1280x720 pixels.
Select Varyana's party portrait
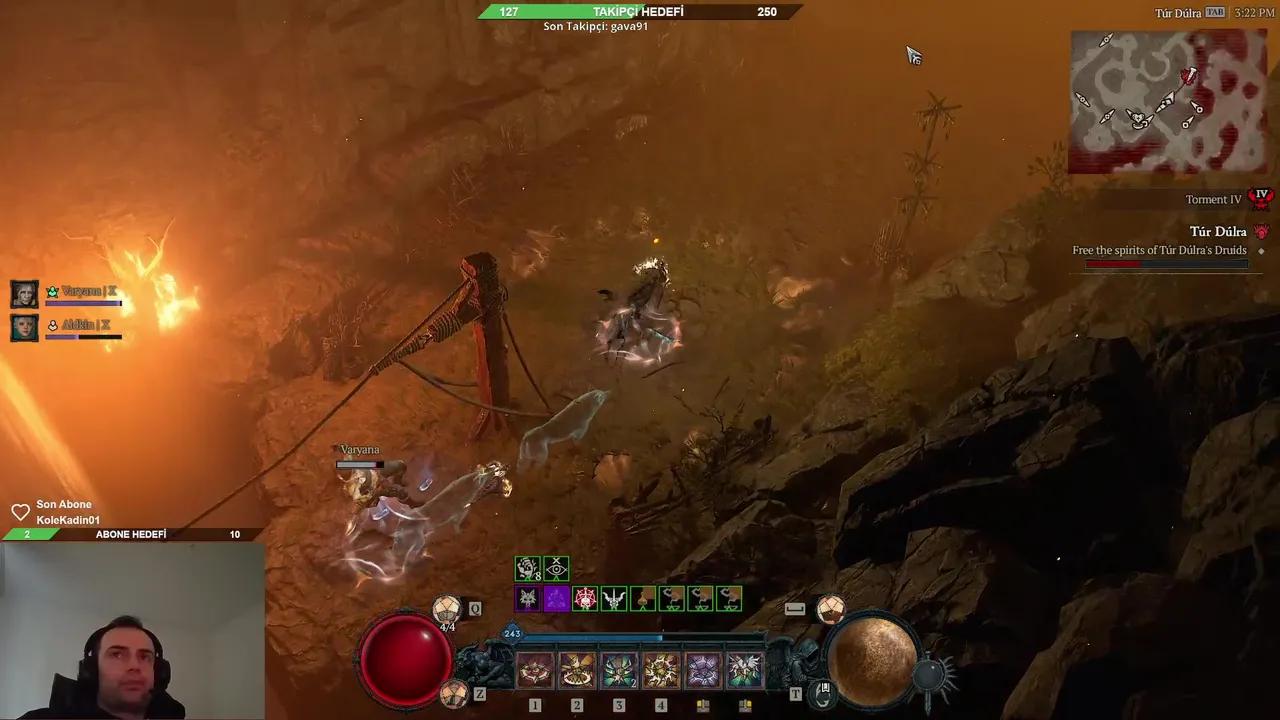click(25, 294)
